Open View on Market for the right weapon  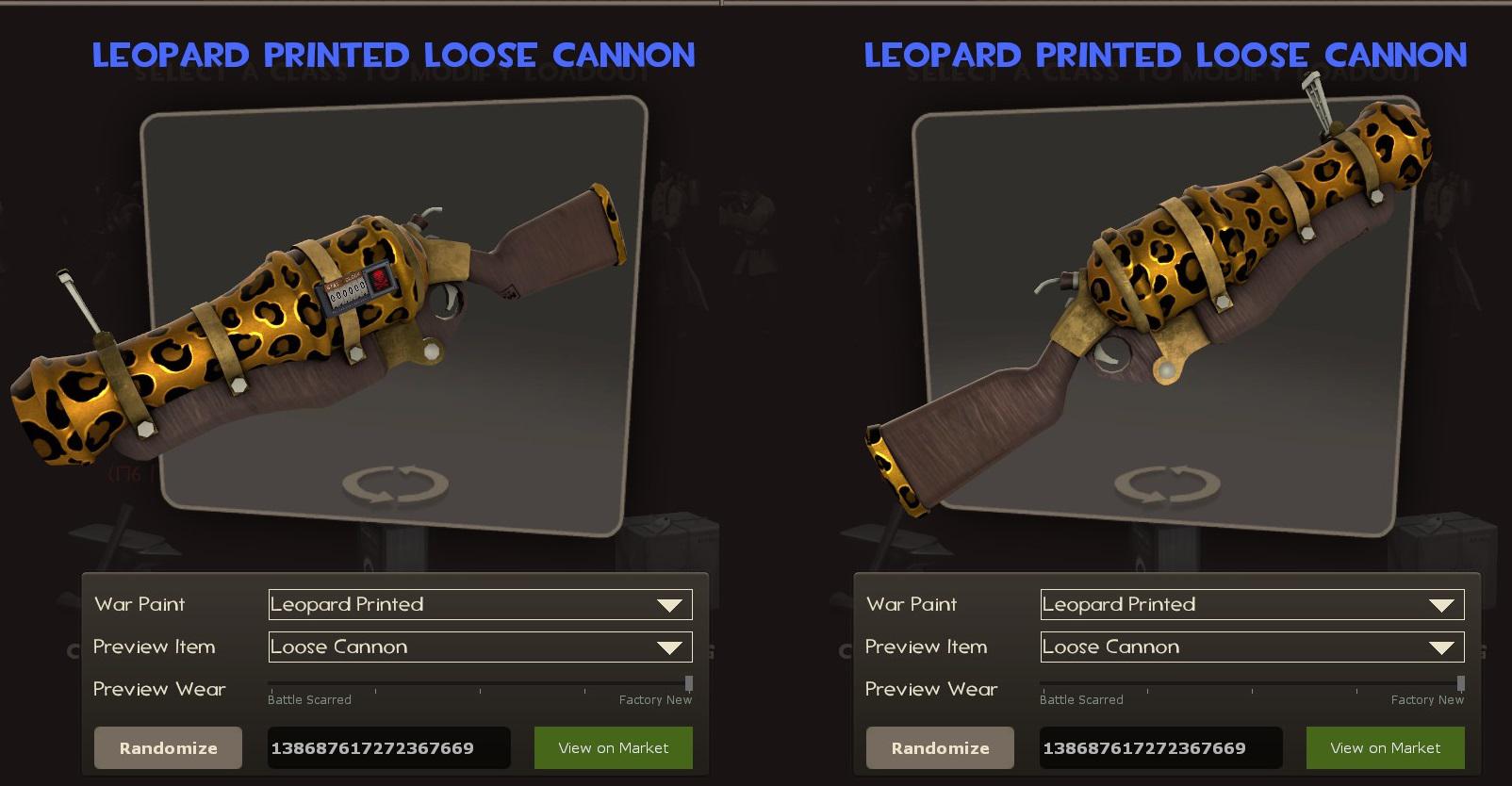click(x=1385, y=747)
